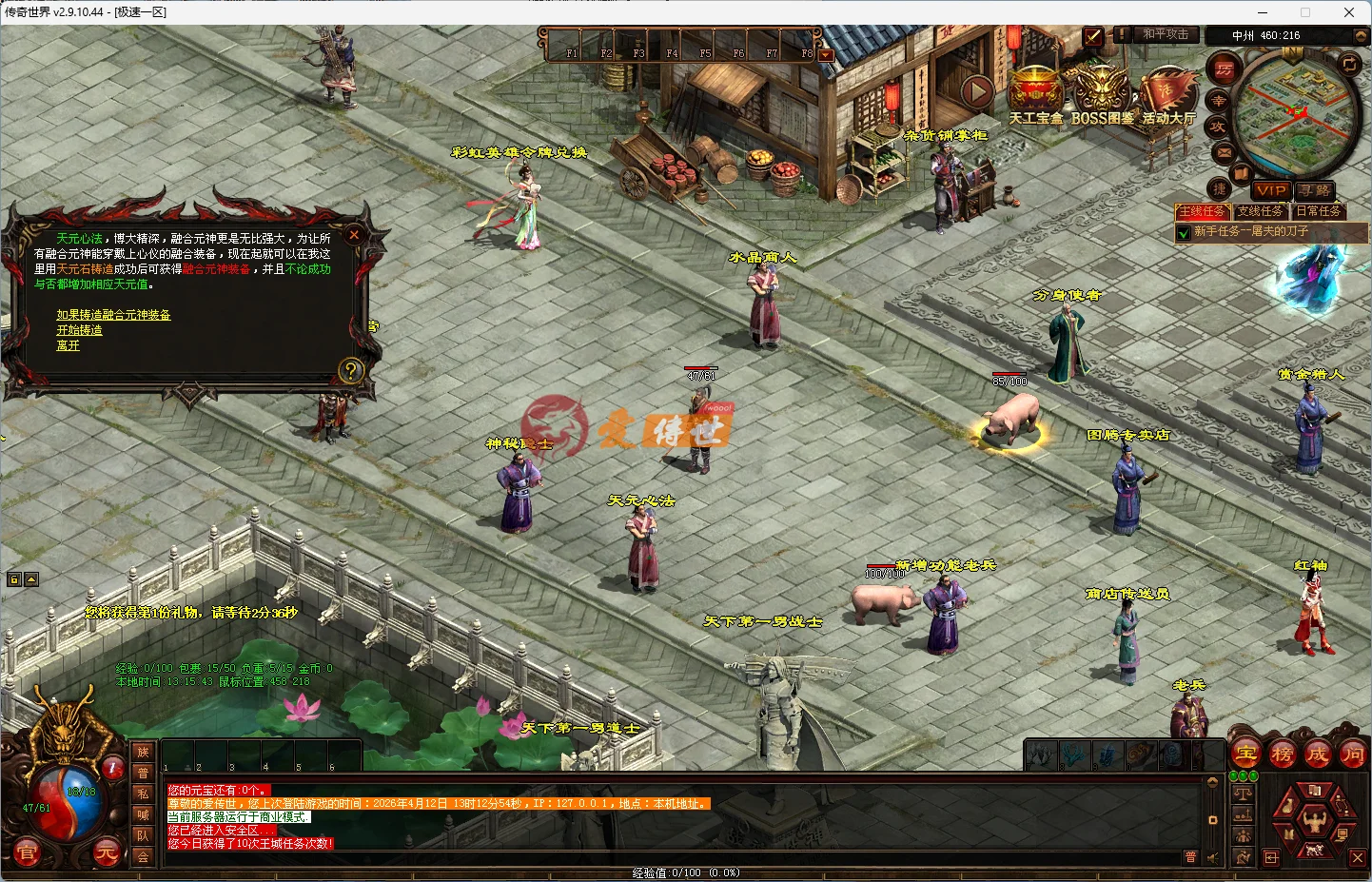Select the pet dog icon in the hexagon menu
Screen dimensions: 1372x882
coord(1314,850)
